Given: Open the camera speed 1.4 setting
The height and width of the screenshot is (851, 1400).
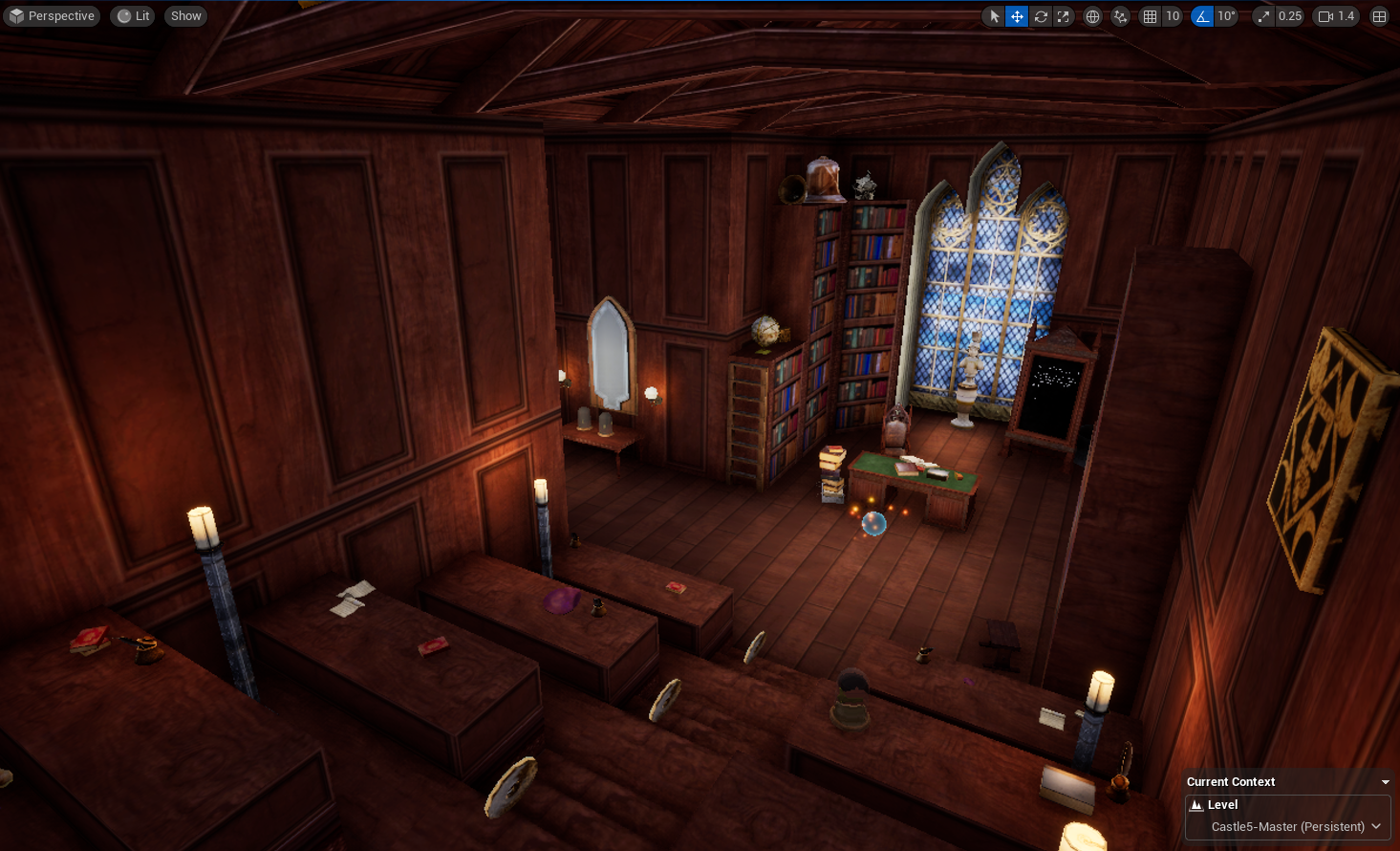Looking at the screenshot, I should (x=1337, y=16).
